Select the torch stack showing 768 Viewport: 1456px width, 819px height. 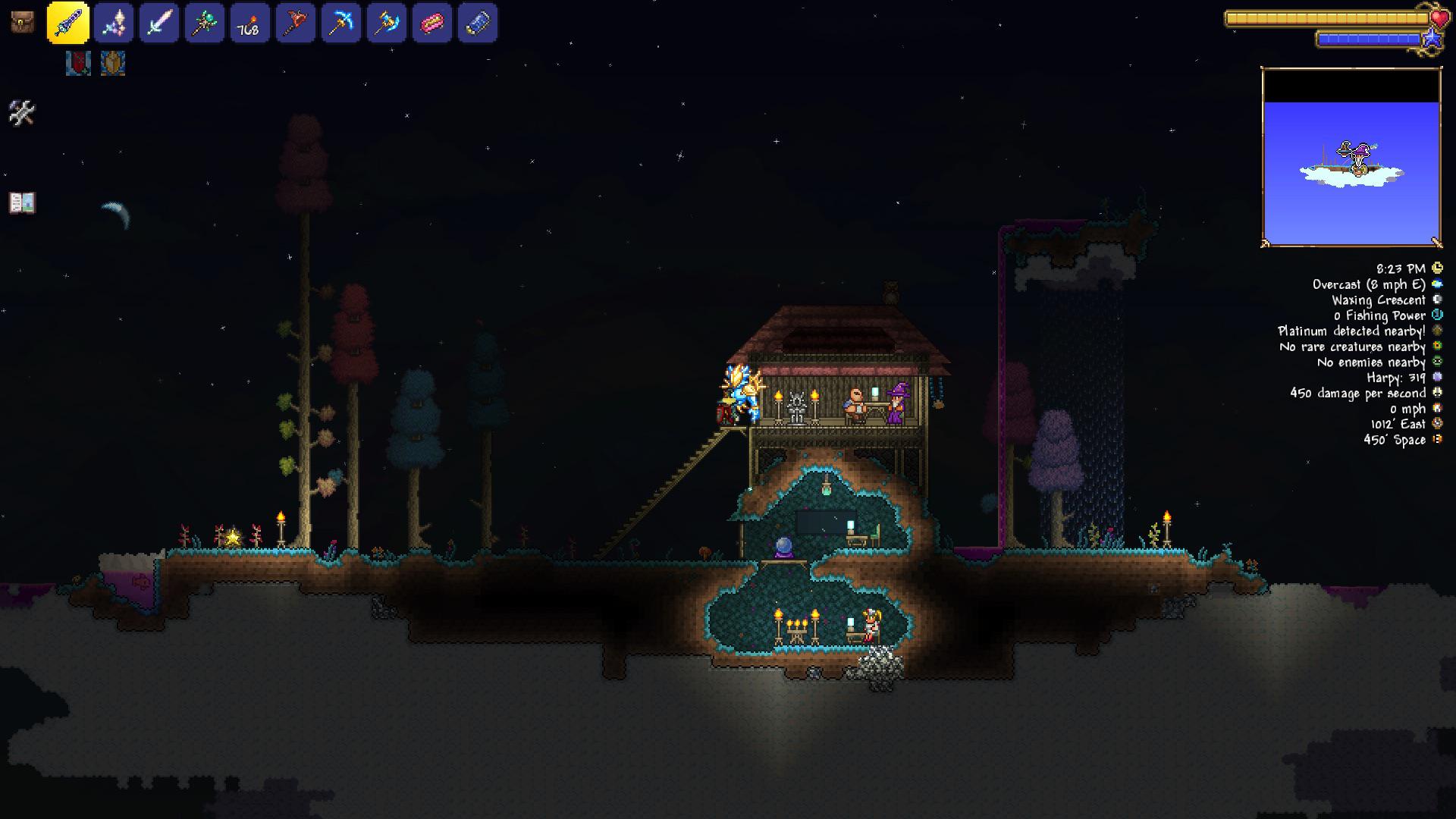tap(249, 24)
